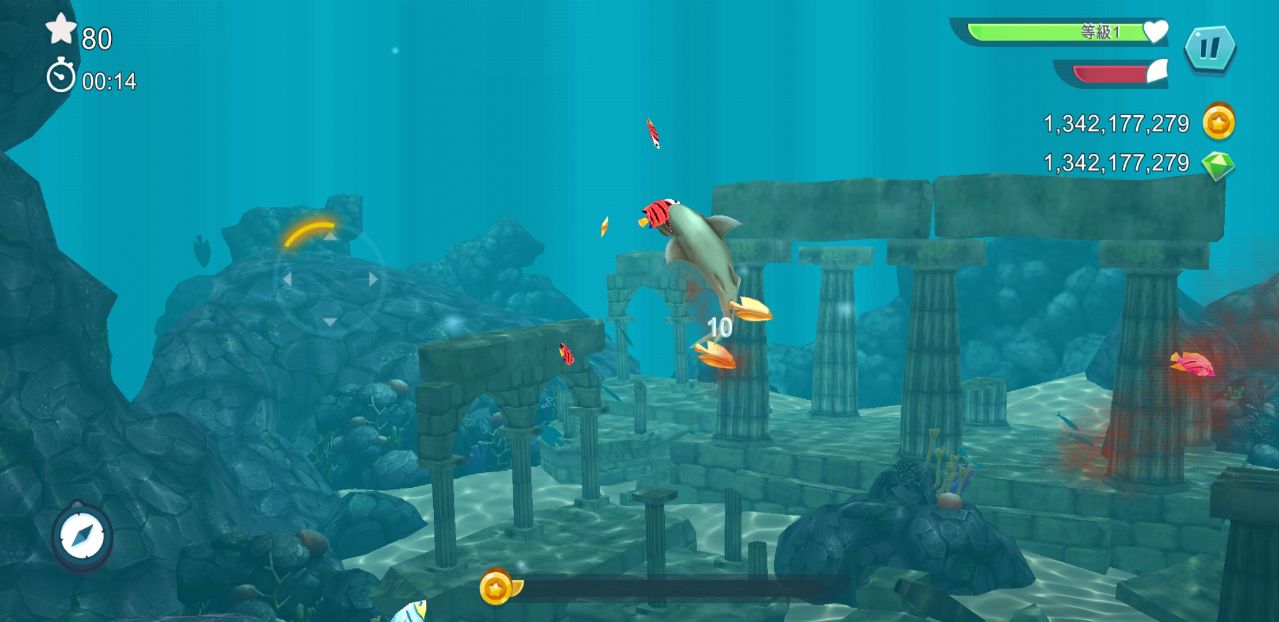Click the virtual joystick right arrow
The width and height of the screenshot is (1279, 622).
(373, 280)
